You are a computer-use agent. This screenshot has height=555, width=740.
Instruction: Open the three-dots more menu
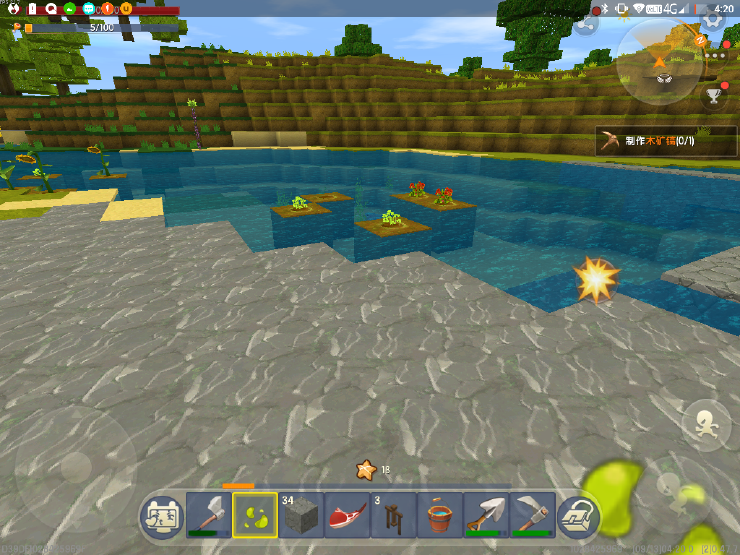(x=716, y=57)
